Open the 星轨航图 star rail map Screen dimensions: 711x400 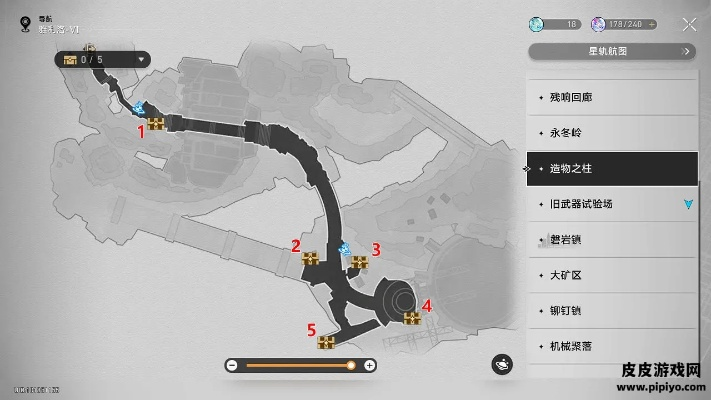pyautogui.click(x=611, y=52)
